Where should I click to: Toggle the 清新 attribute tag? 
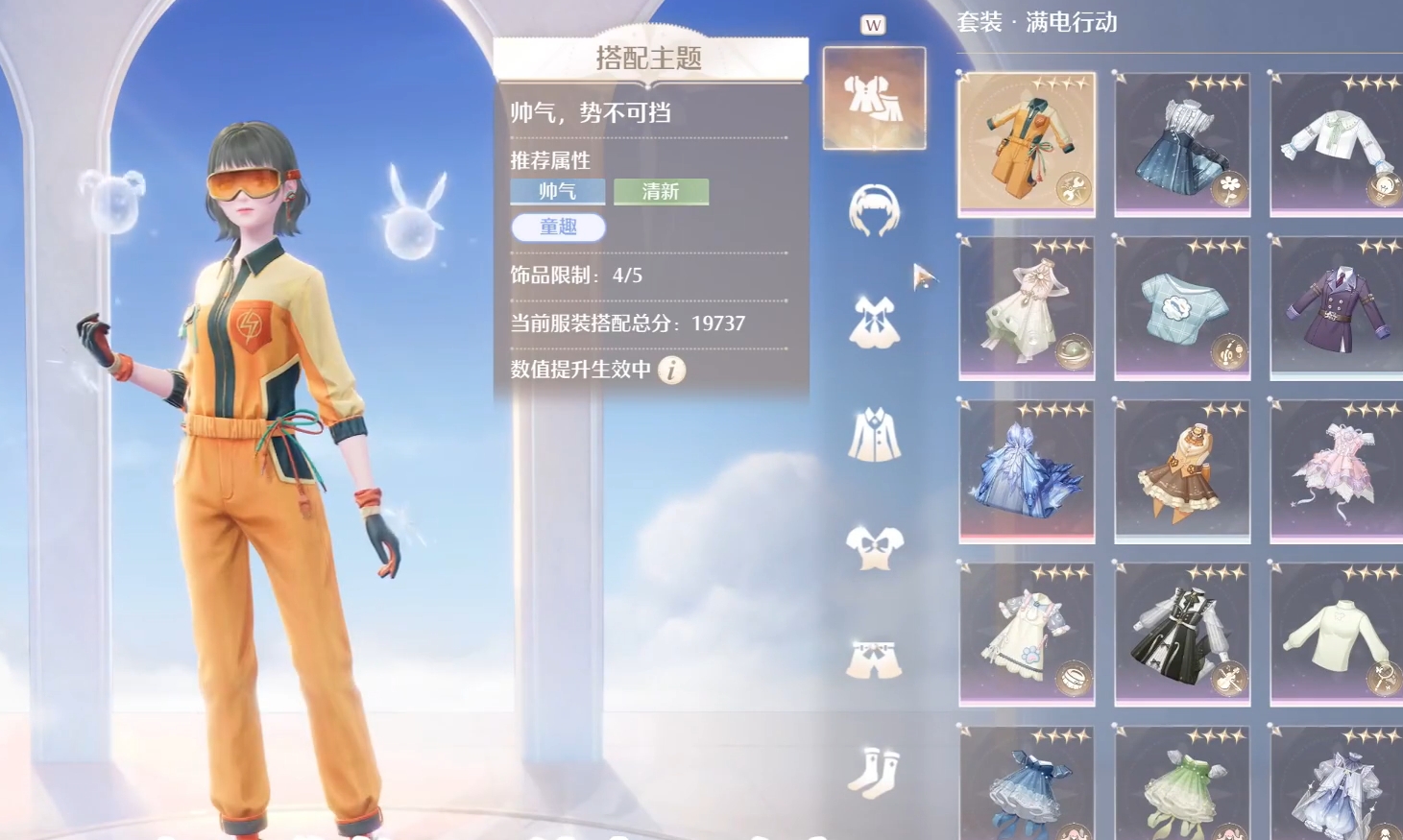pyautogui.click(x=662, y=191)
